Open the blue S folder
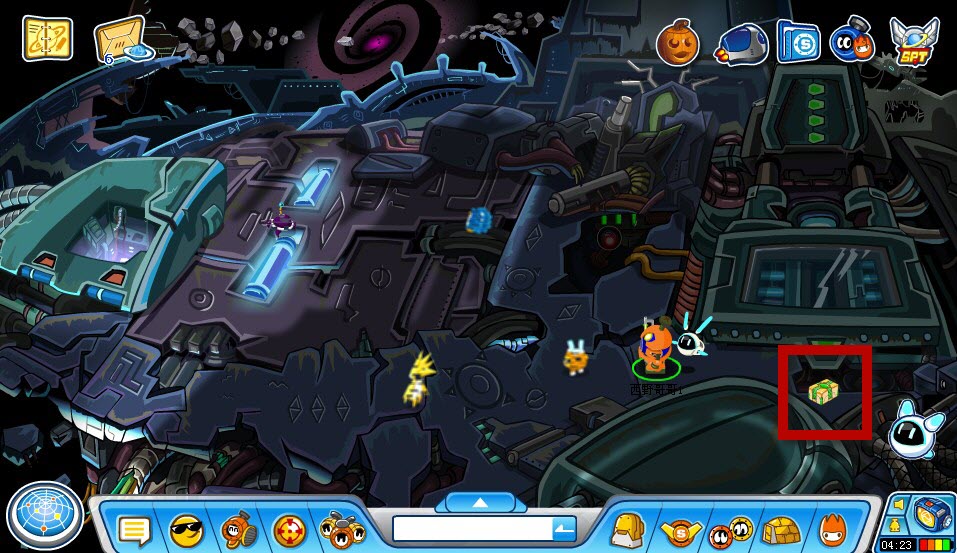957x553 pixels. tap(798, 42)
